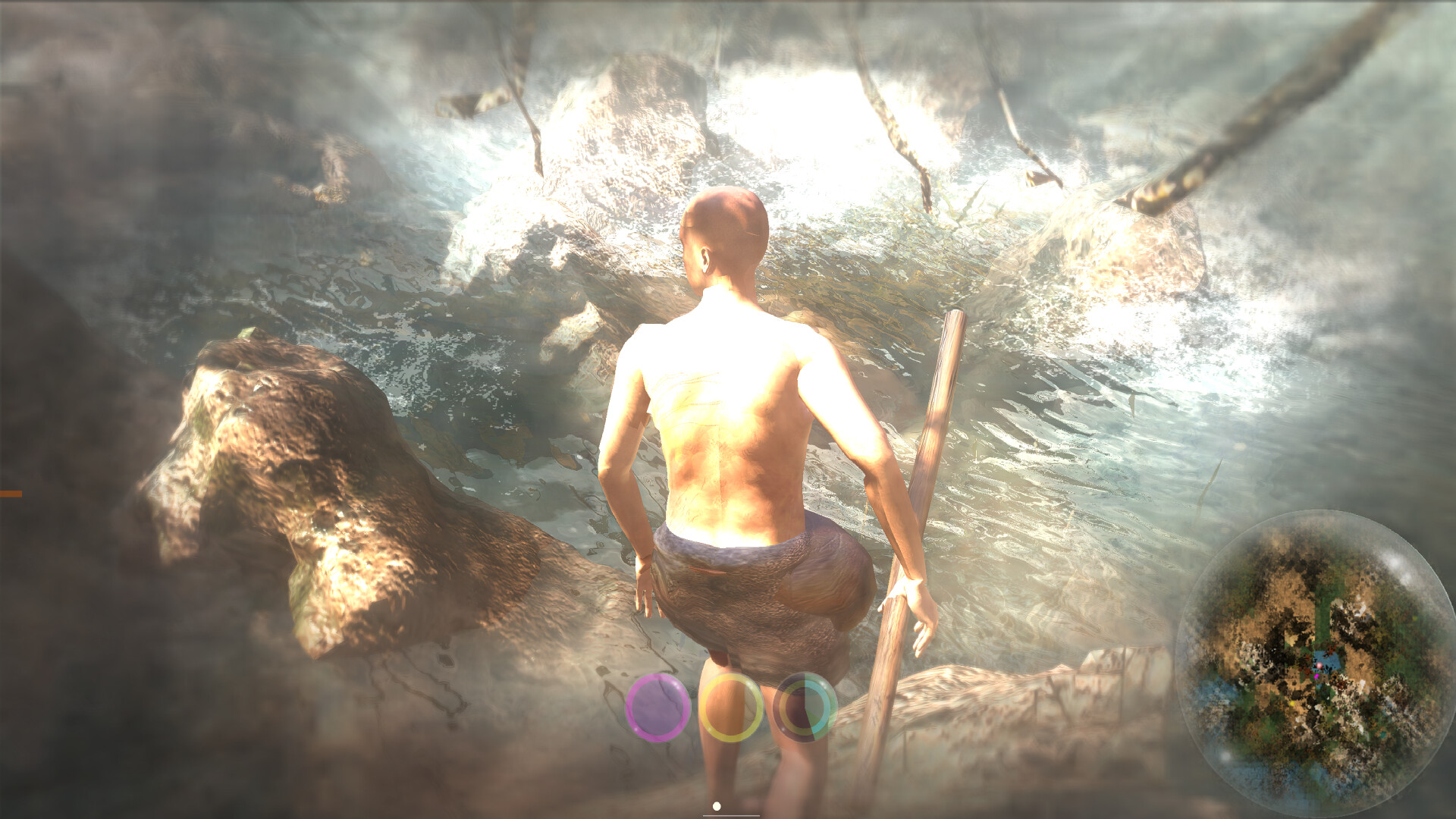The image size is (1456, 819).
Task: Select the yellow orb icon beside the purple one
Action: (731, 707)
